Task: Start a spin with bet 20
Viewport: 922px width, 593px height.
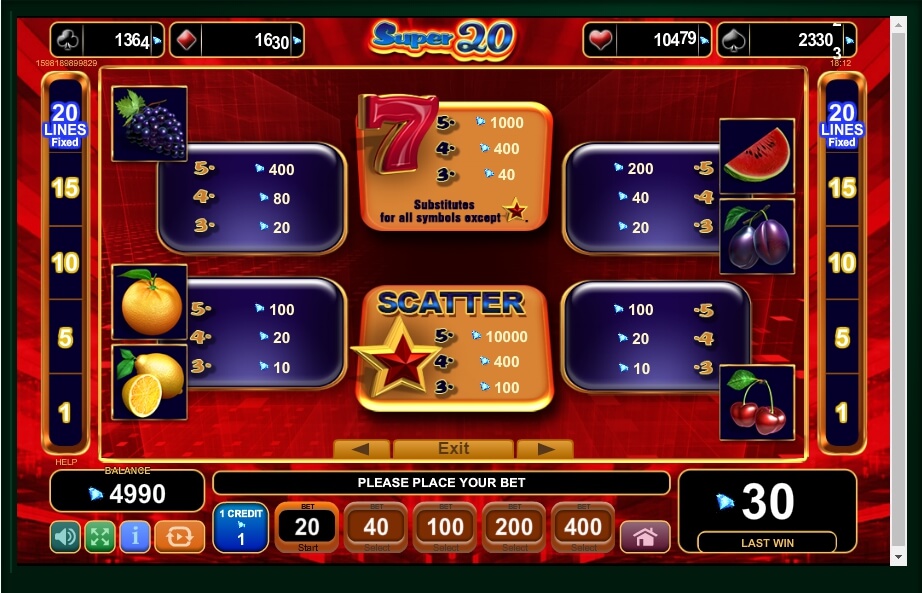Action: pos(307,527)
